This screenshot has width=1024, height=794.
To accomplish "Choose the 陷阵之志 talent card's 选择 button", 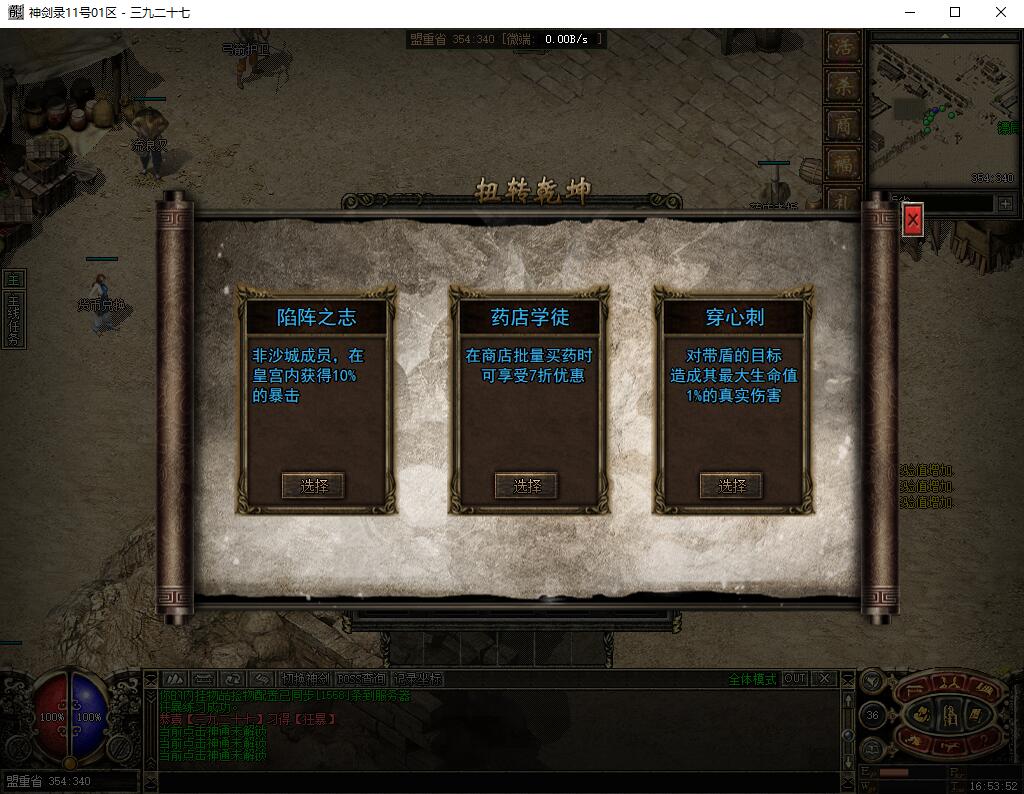I will pos(313,486).
